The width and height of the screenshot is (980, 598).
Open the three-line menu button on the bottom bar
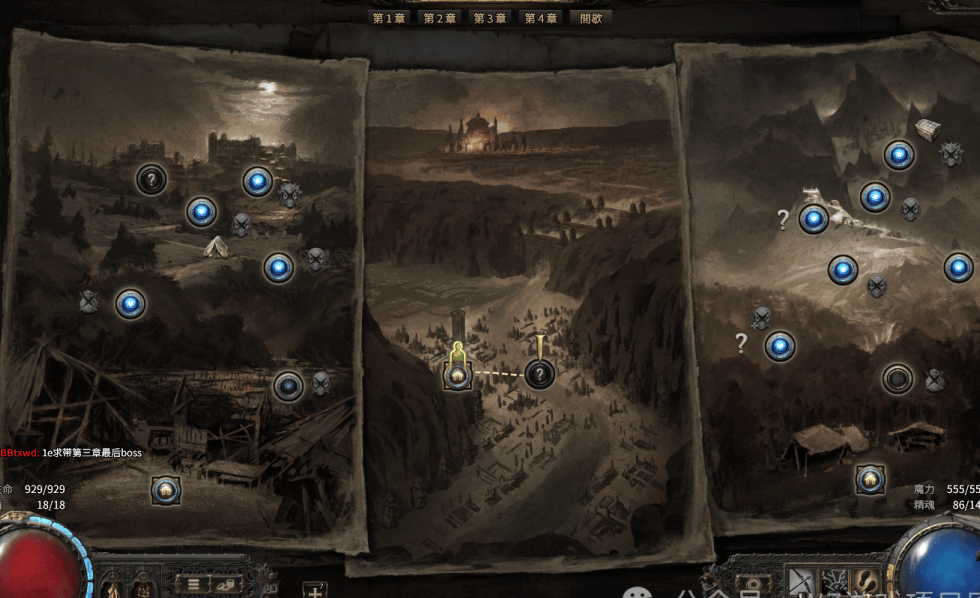click(x=194, y=583)
